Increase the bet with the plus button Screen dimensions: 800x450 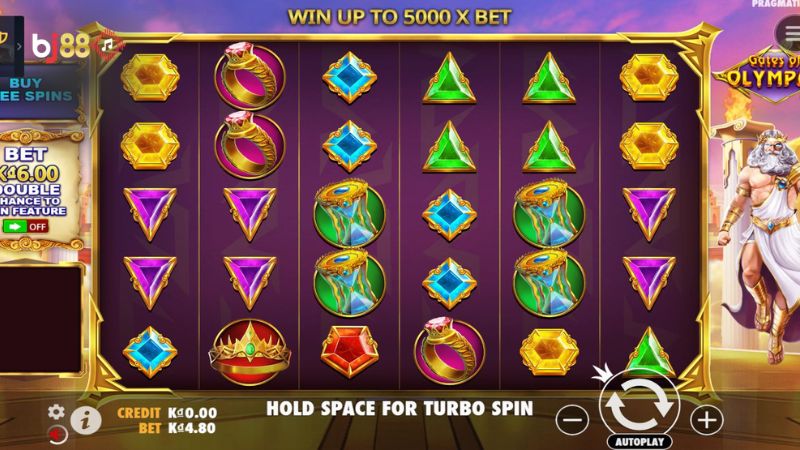(707, 420)
